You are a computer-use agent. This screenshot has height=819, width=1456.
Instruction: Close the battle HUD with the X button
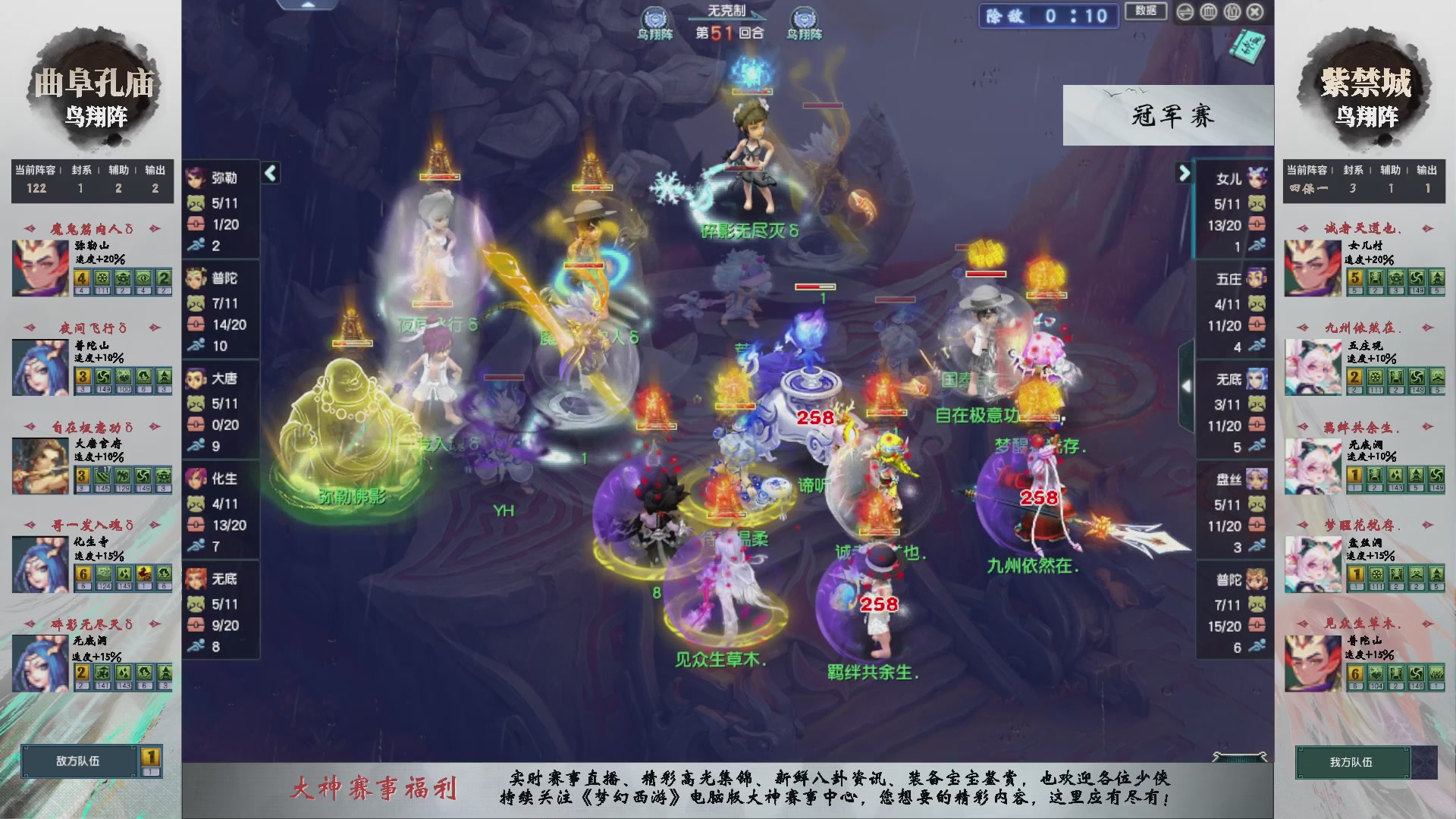pyautogui.click(x=1255, y=12)
